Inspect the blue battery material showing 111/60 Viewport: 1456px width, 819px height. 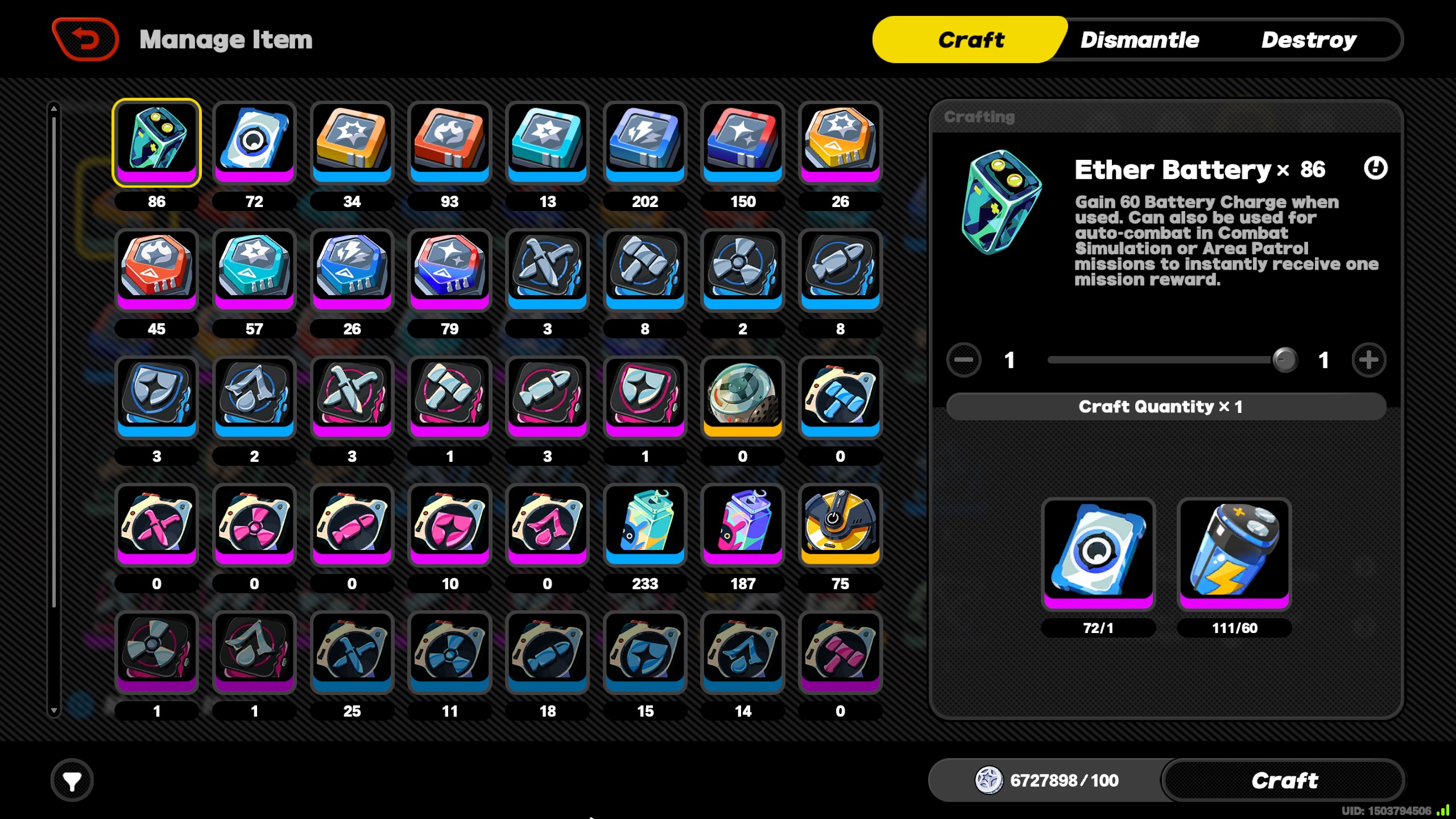coord(1234,553)
